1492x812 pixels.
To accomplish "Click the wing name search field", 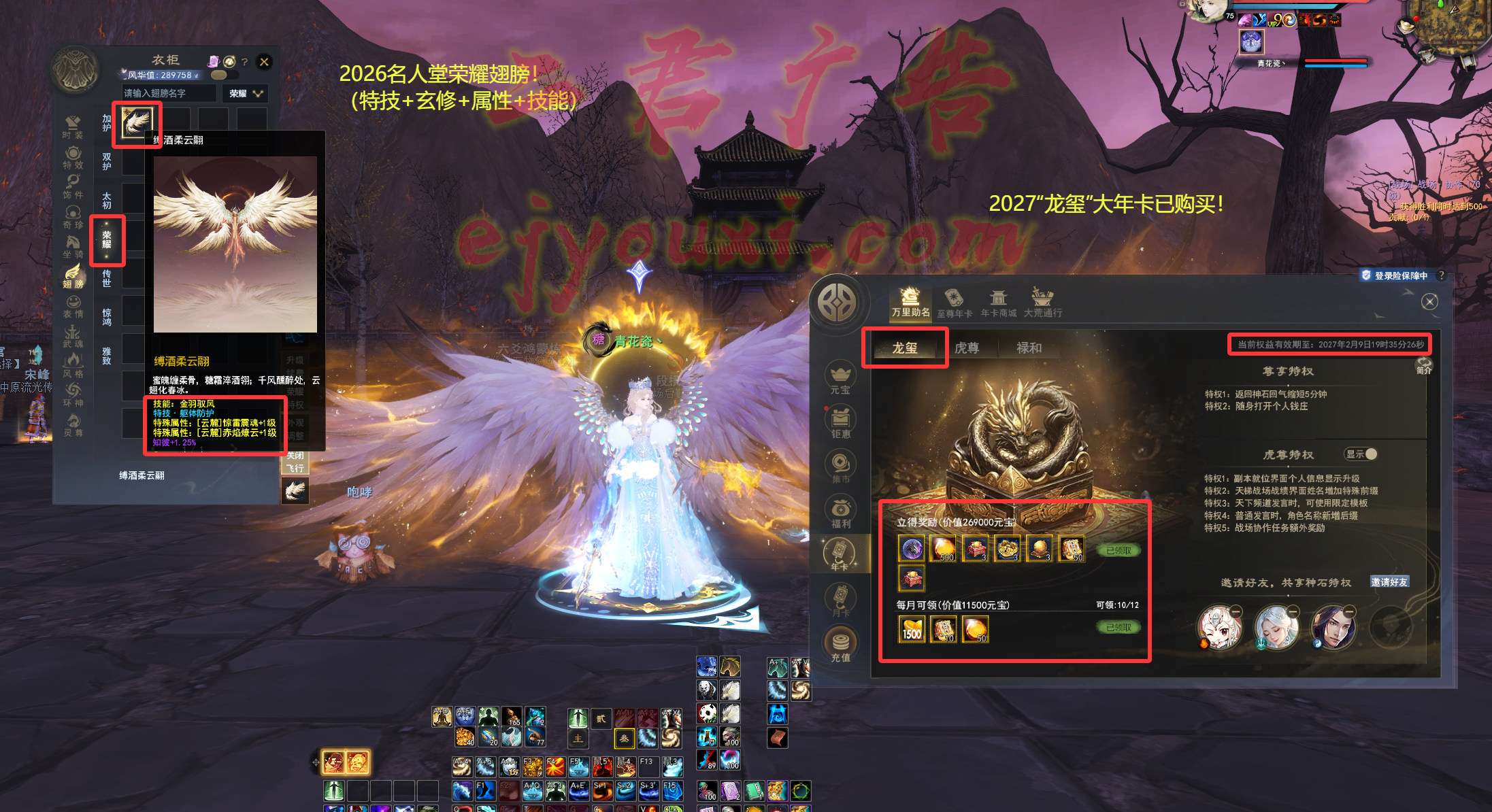I will (x=169, y=94).
